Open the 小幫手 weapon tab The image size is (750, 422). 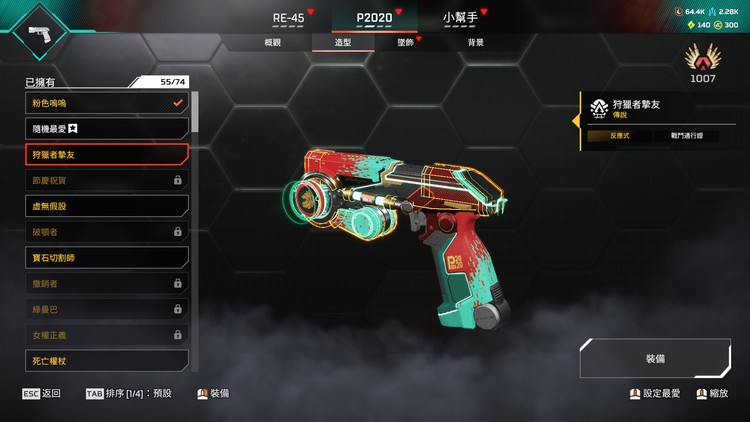coord(460,18)
